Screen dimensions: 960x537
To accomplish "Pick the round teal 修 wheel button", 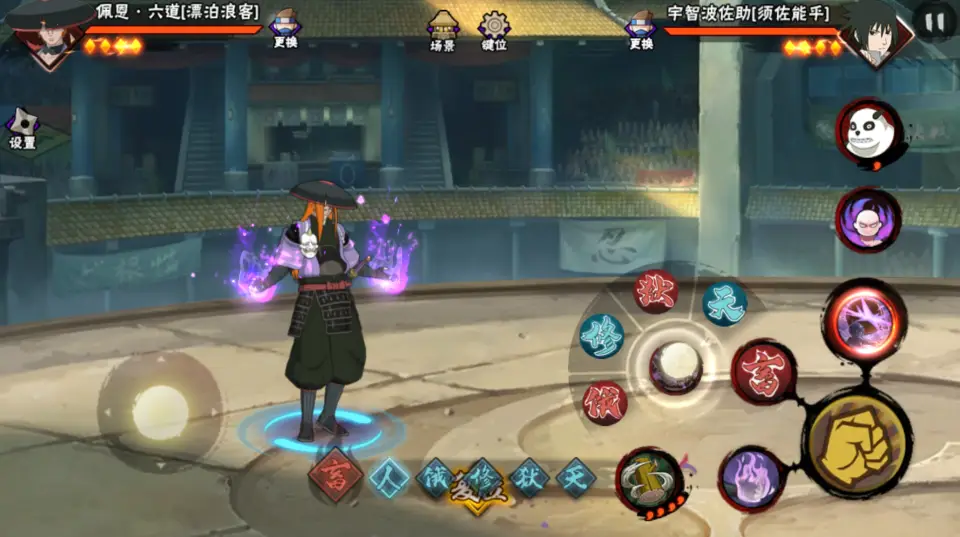I will pyautogui.click(x=602, y=336).
